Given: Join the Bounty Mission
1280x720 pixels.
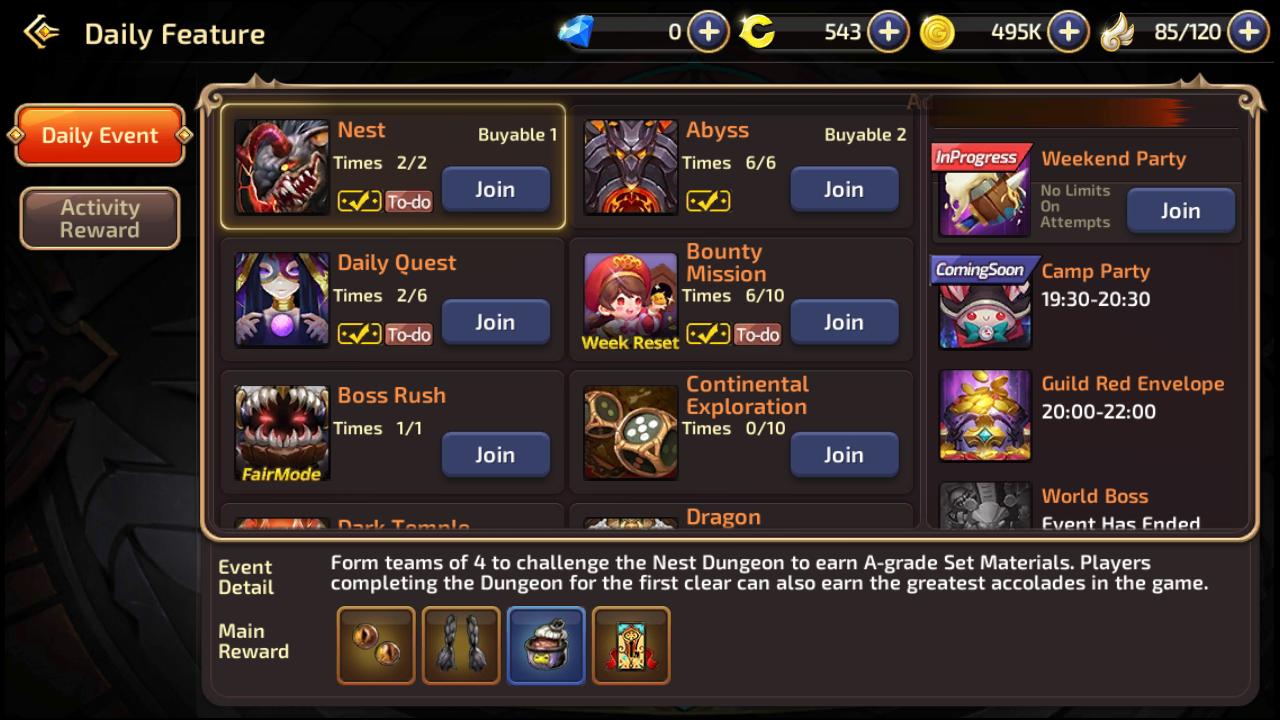Looking at the screenshot, I should point(843,322).
